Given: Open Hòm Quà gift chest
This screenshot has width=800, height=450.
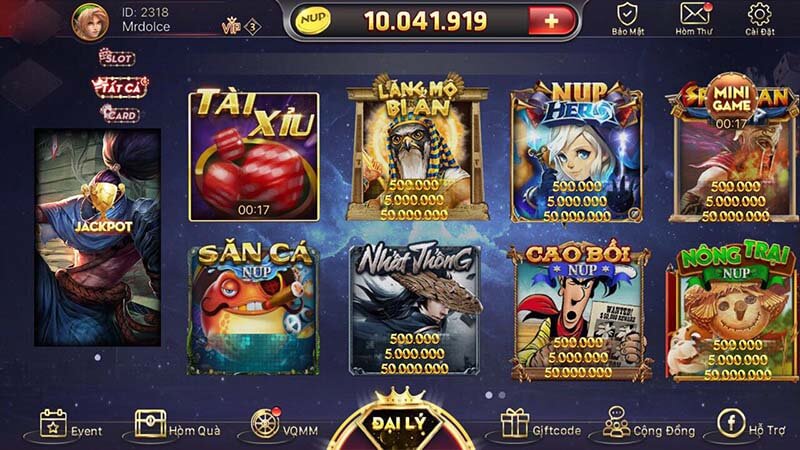Looking at the screenshot, I should 165,427.
